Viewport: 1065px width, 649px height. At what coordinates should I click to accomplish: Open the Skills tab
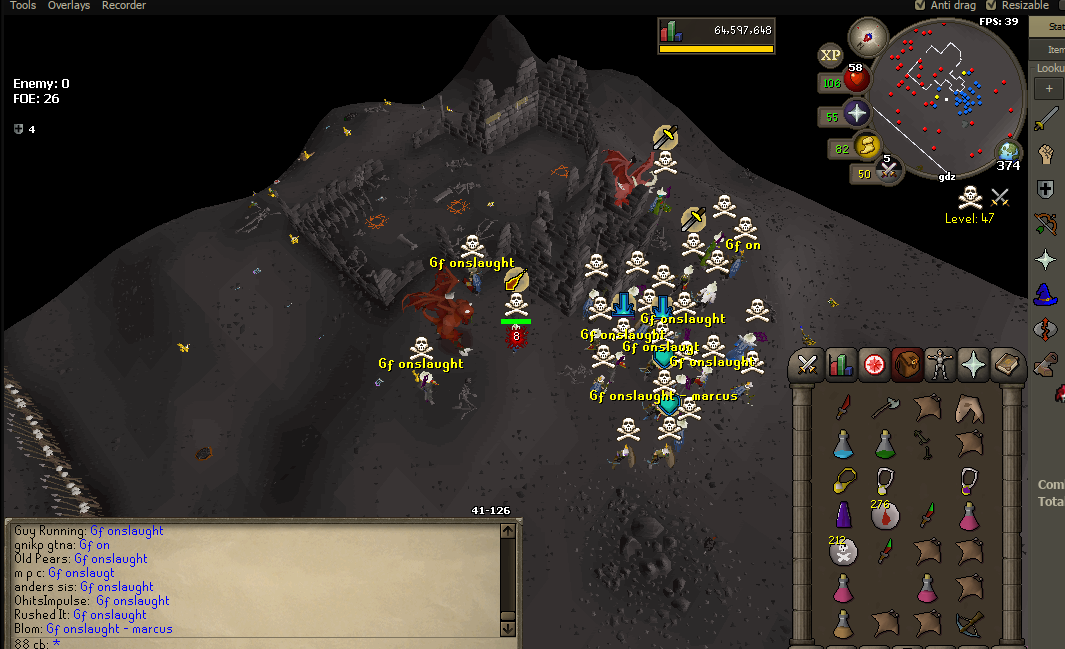point(841,366)
